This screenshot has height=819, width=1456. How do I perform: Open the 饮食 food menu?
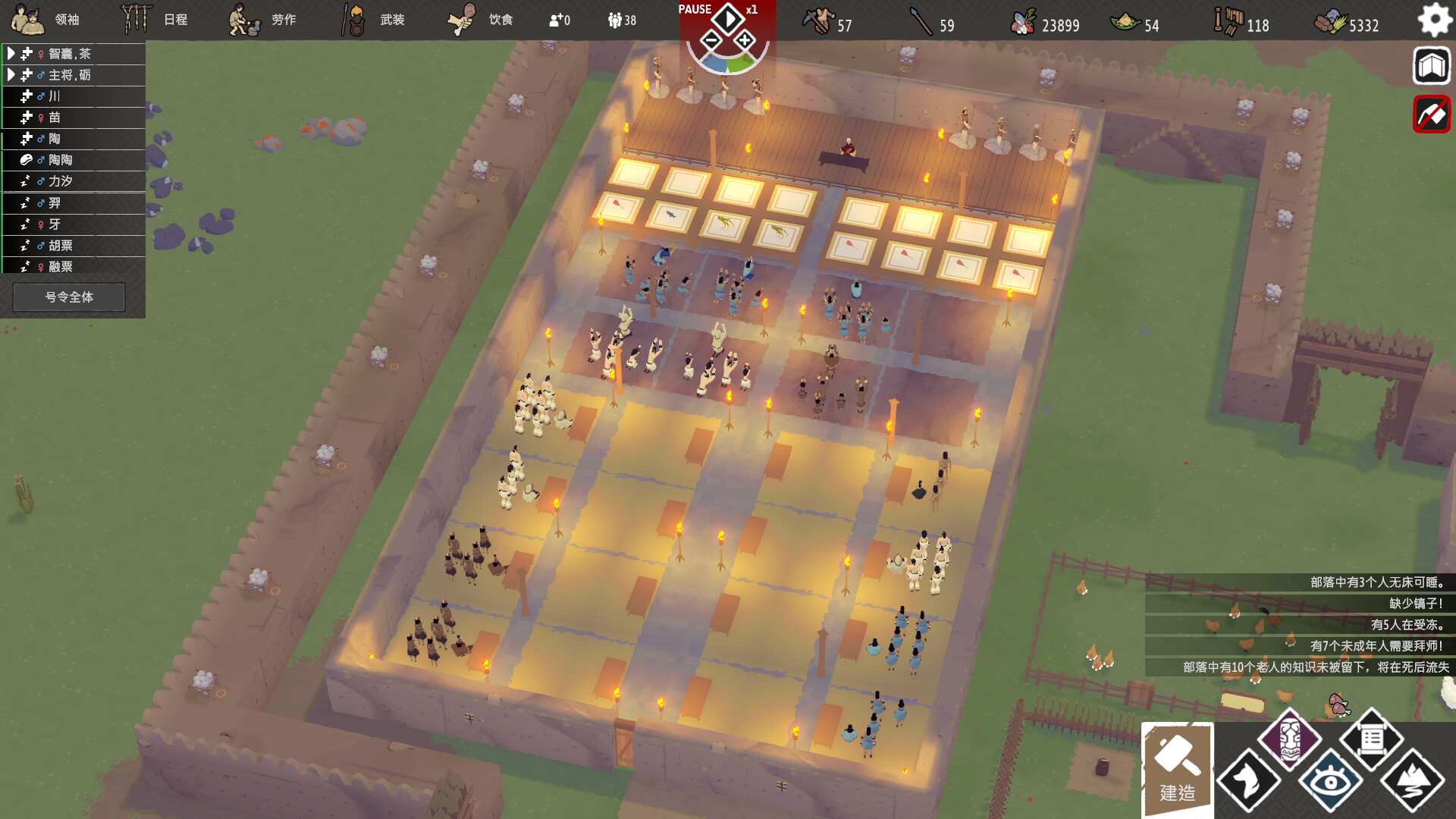(481, 20)
